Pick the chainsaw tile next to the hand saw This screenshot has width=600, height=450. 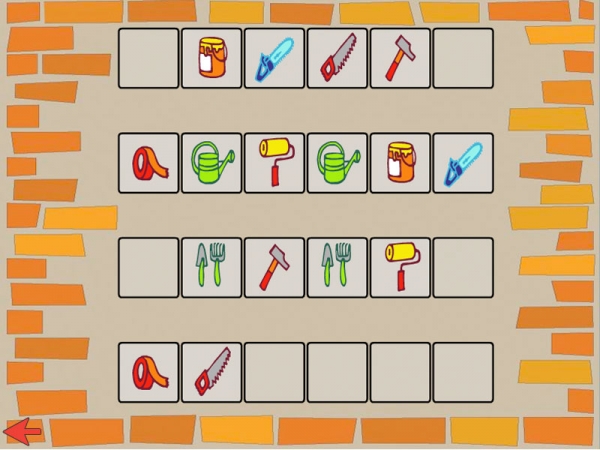(x=274, y=58)
